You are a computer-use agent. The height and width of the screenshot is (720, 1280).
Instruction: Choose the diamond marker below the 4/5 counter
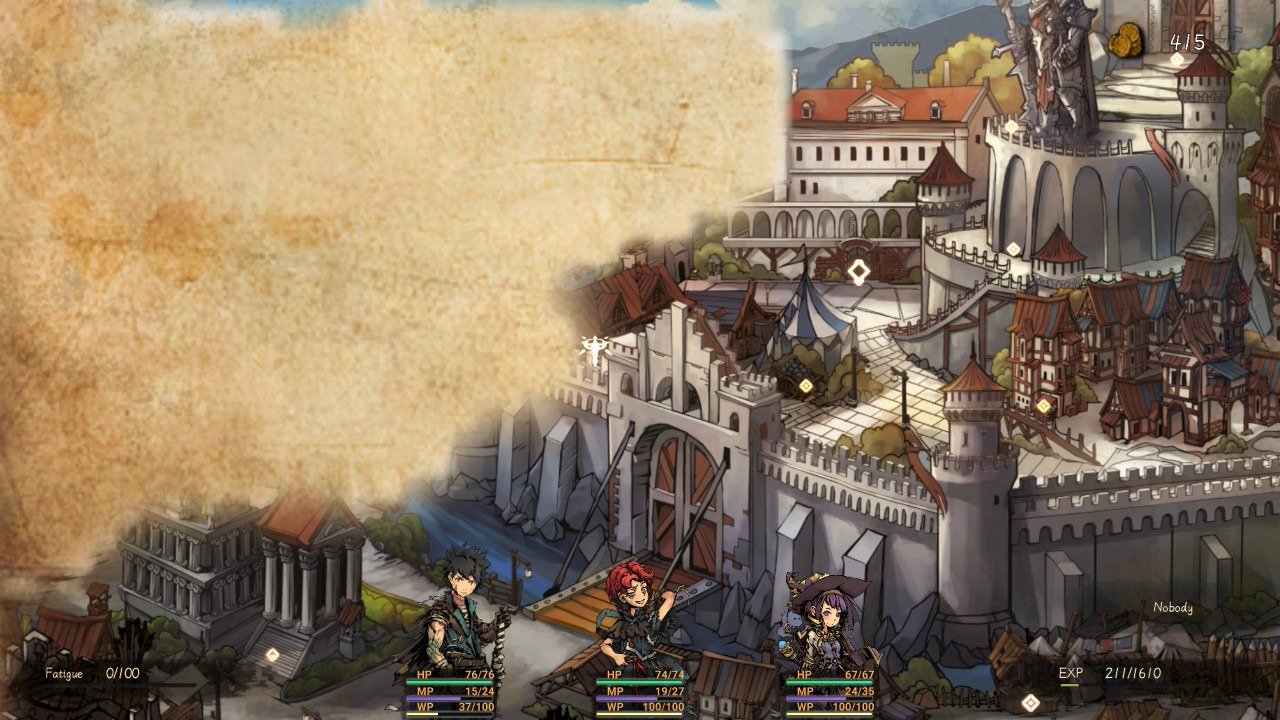(x=1177, y=60)
